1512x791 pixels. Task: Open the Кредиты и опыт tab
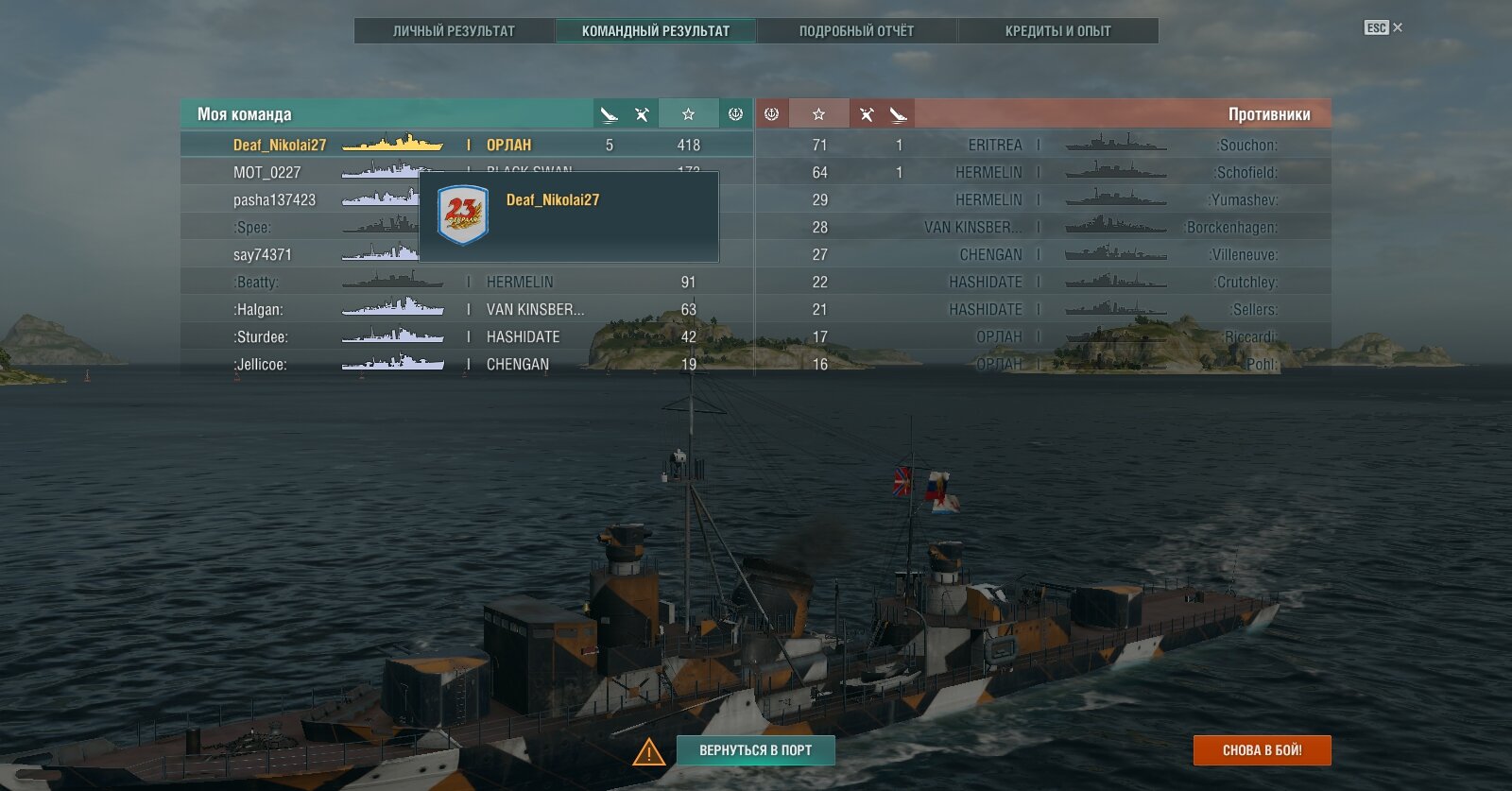(1057, 31)
